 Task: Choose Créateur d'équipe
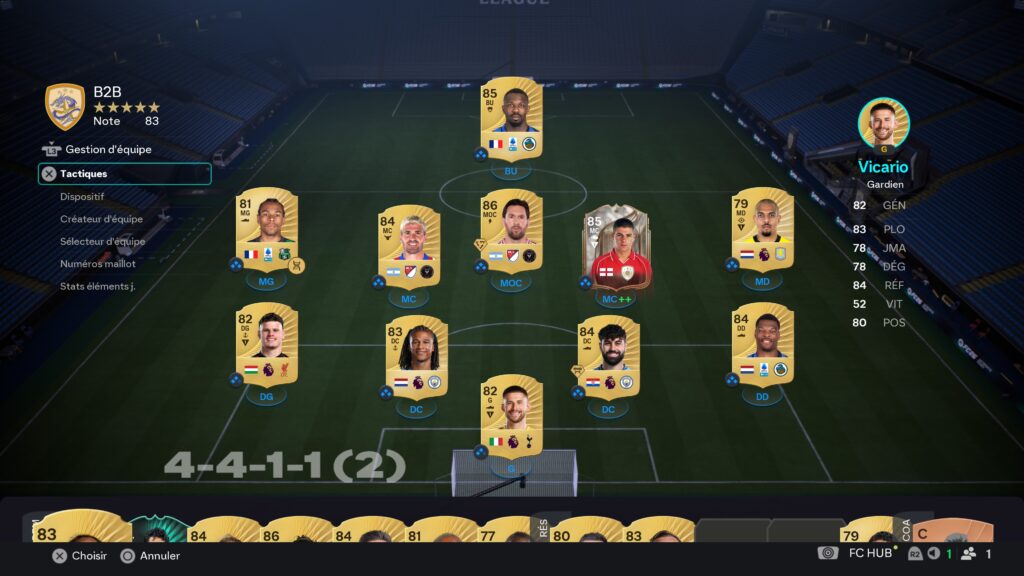tap(101, 219)
